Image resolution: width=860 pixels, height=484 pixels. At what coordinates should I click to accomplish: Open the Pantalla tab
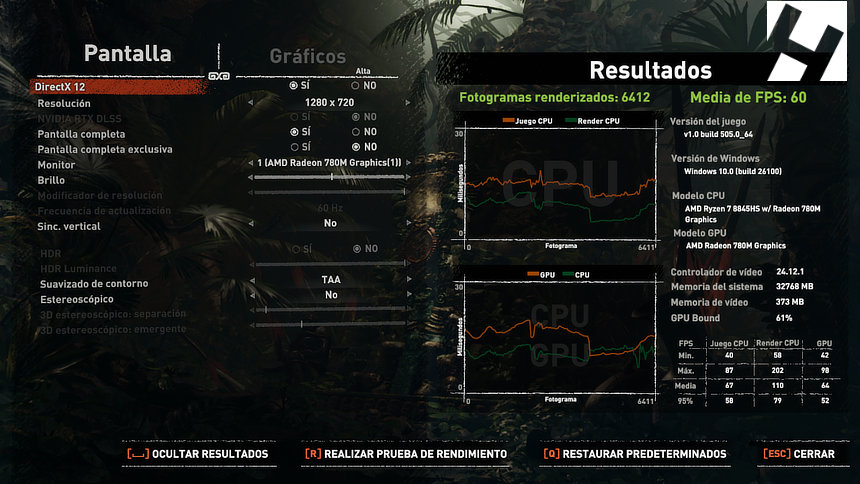127,54
